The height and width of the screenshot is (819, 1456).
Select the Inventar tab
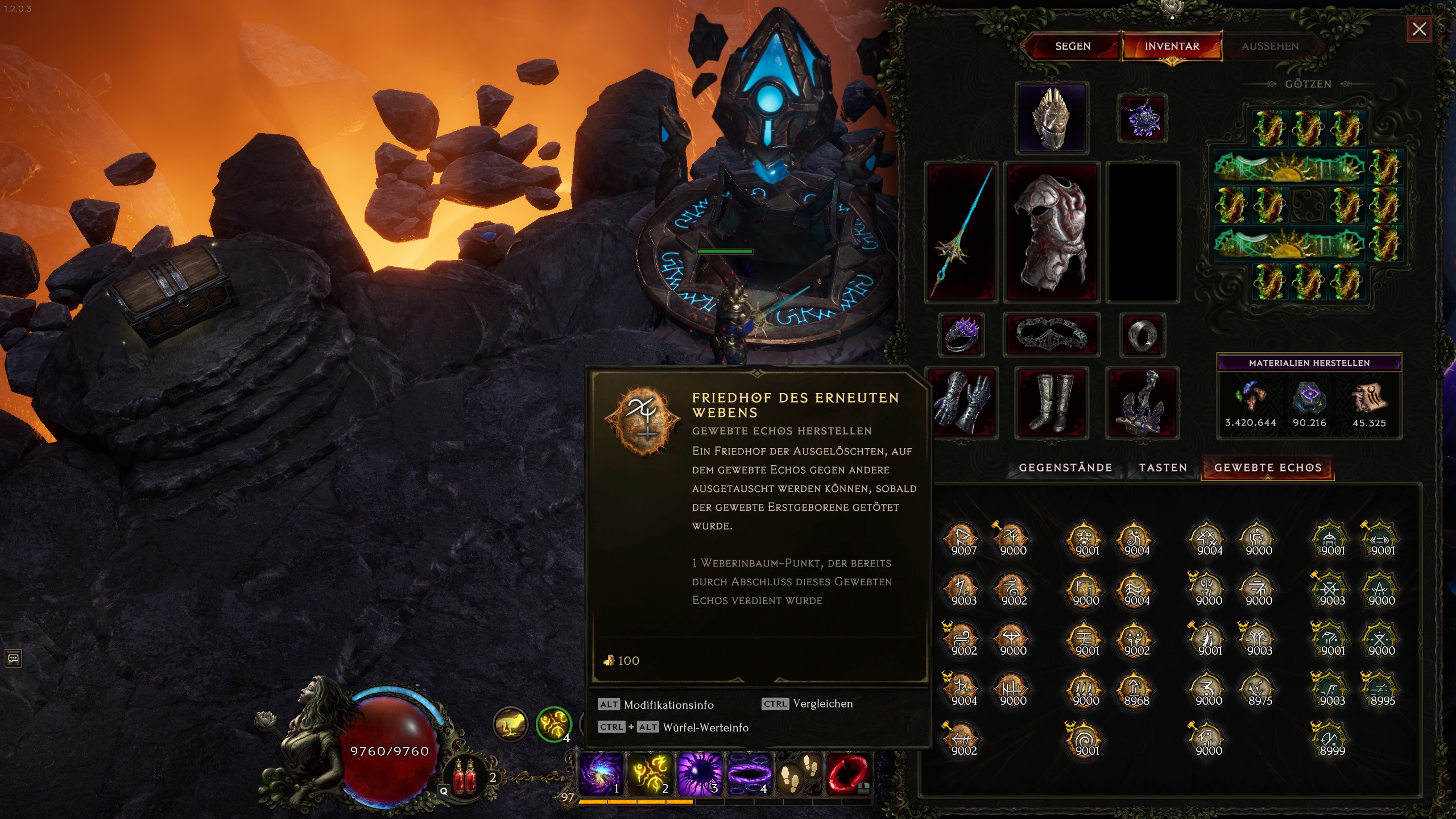coord(1172,46)
